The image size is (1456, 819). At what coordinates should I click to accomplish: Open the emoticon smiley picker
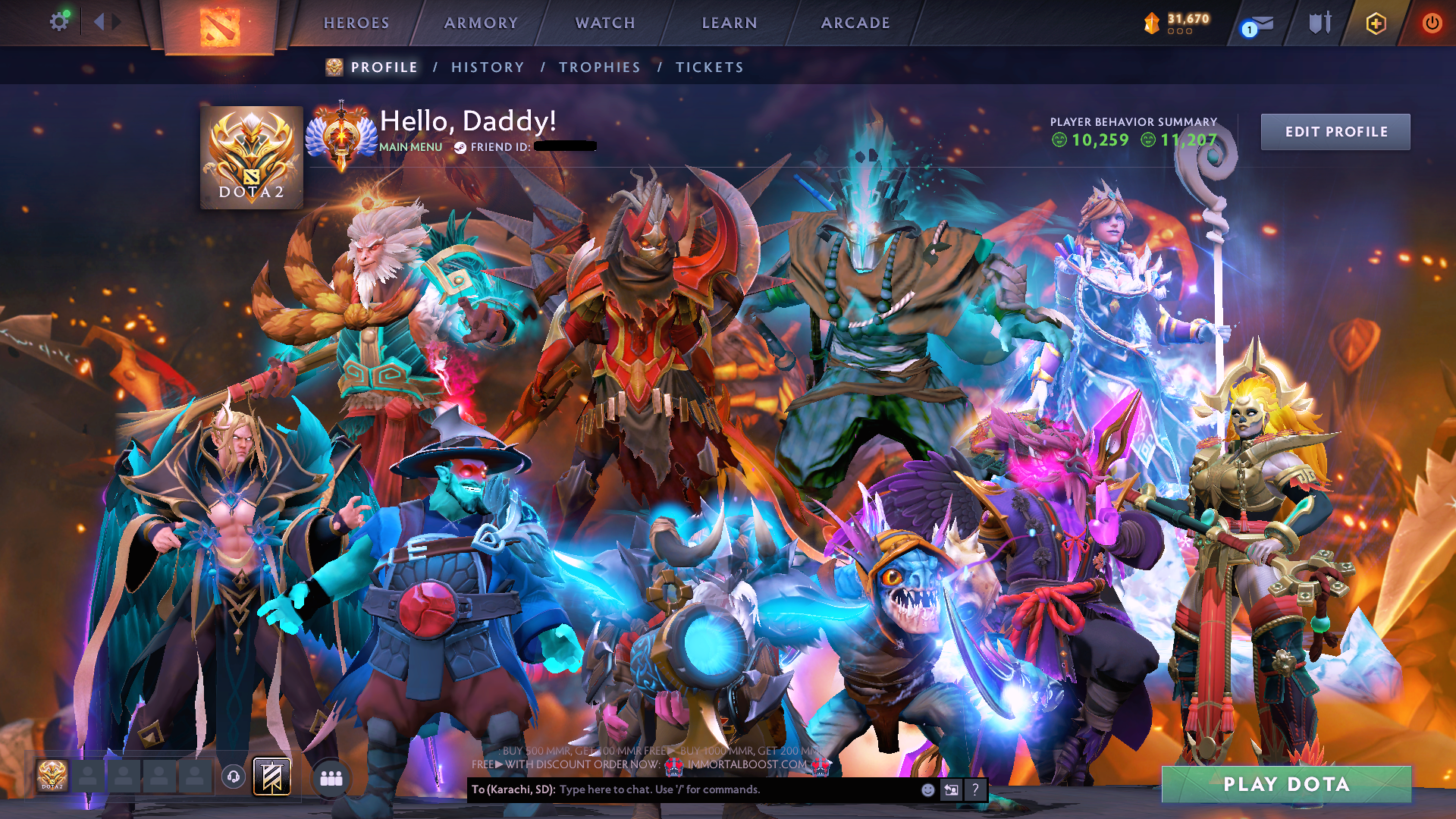tap(927, 790)
